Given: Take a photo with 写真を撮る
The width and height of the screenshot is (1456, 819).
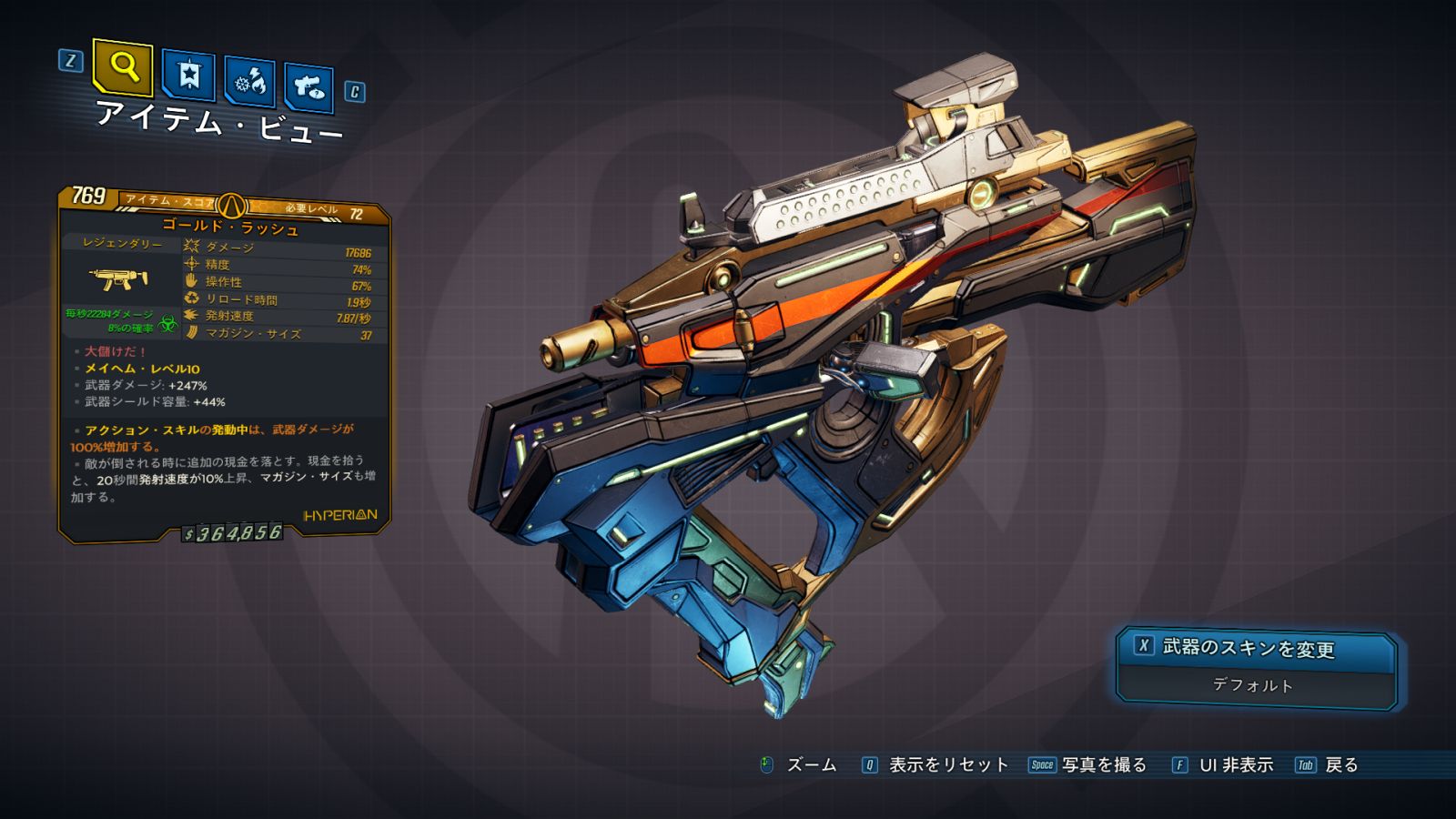Looking at the screenshot, I should 1088,765.
